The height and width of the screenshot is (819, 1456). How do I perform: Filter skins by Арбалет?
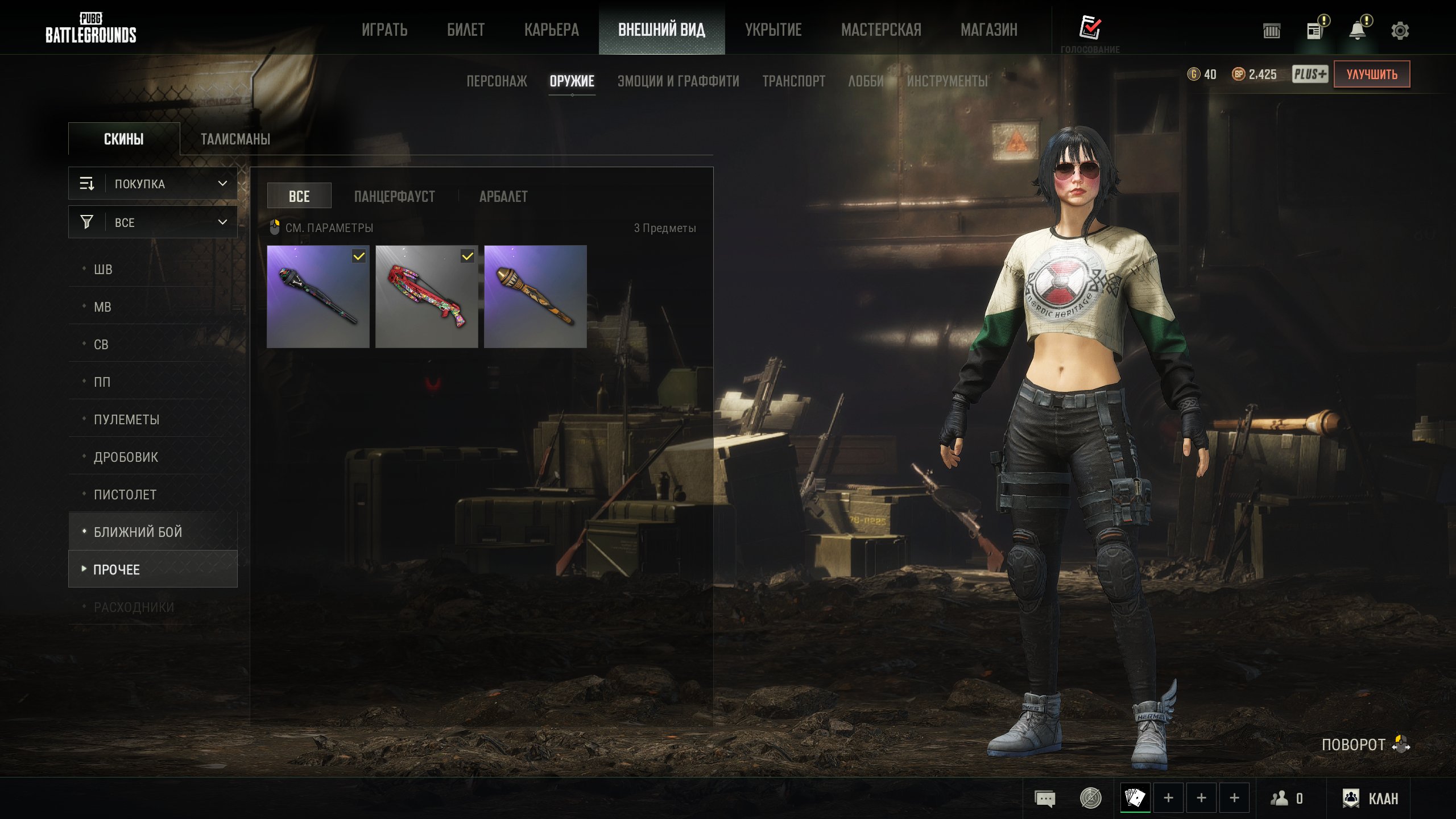503,197
